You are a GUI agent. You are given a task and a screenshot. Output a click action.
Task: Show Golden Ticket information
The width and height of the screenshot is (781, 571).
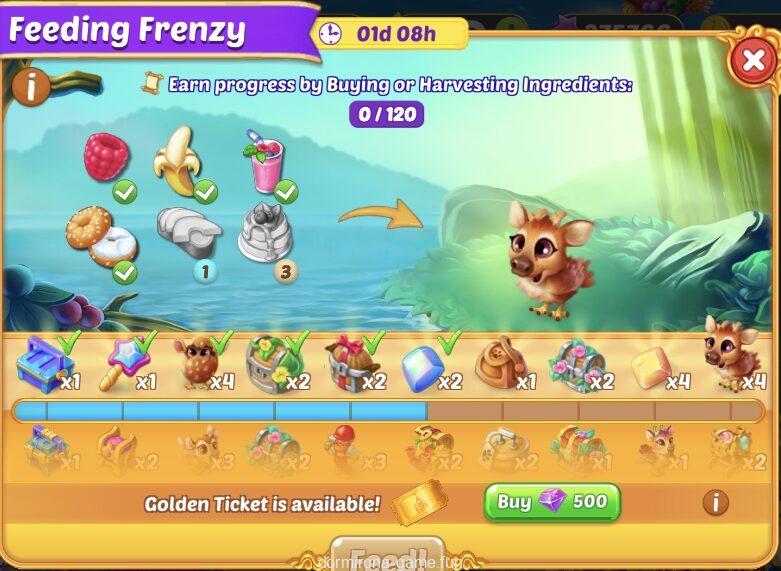point(714,502)
